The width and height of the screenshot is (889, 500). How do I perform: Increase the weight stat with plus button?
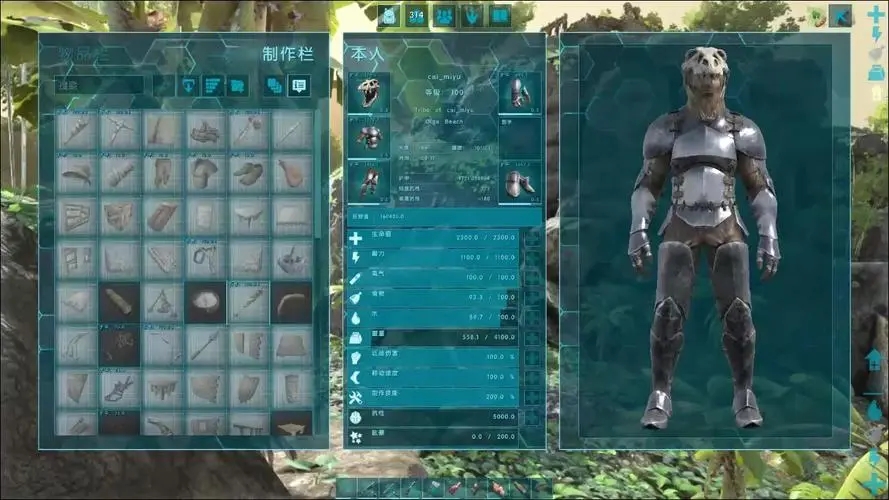(x=532, y=338)
